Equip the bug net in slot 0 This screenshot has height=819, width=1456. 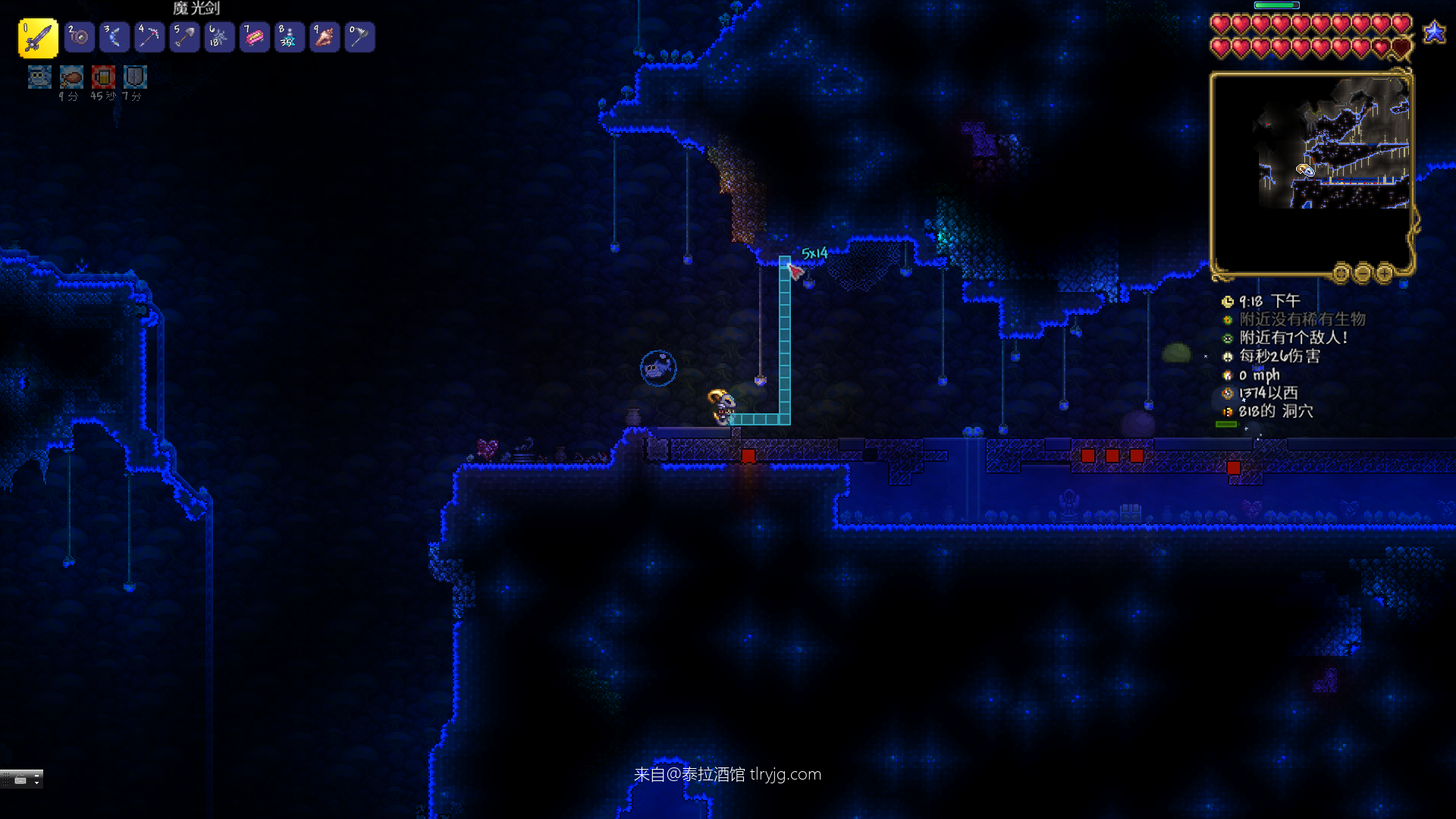coord(359,37)
